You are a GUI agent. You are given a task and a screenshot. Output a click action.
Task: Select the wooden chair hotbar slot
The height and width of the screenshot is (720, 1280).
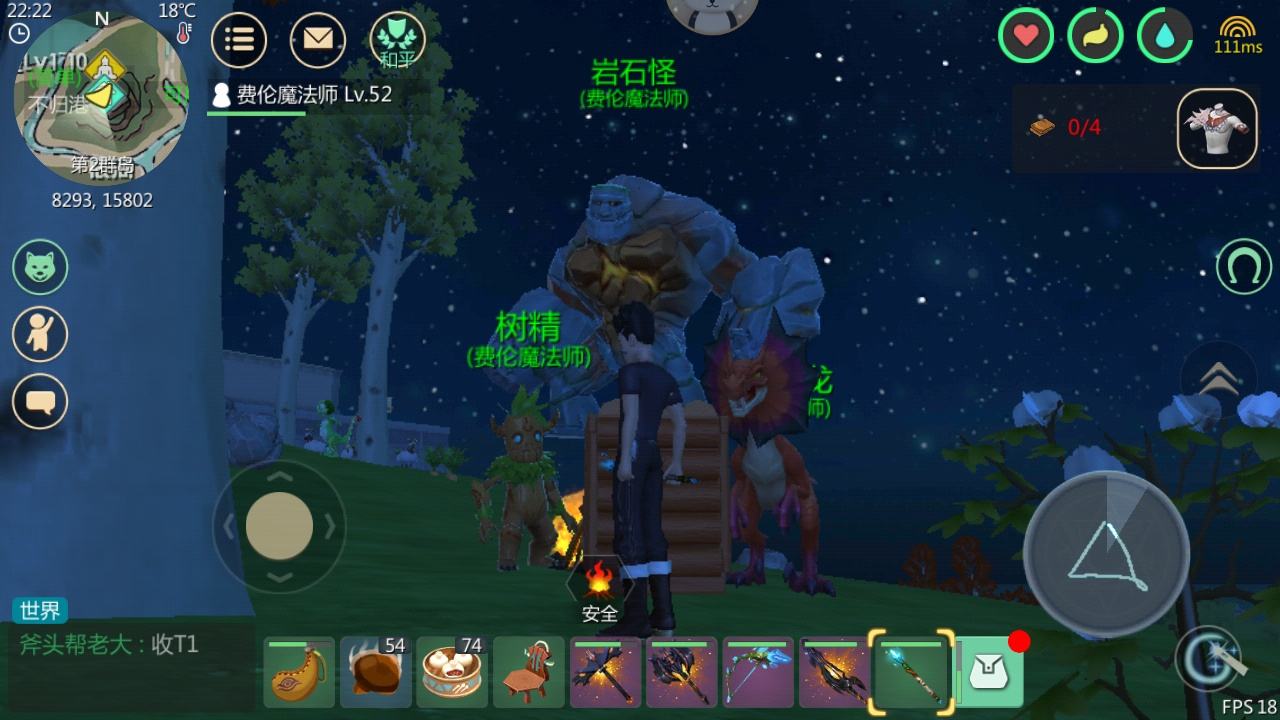click(529, 672)
